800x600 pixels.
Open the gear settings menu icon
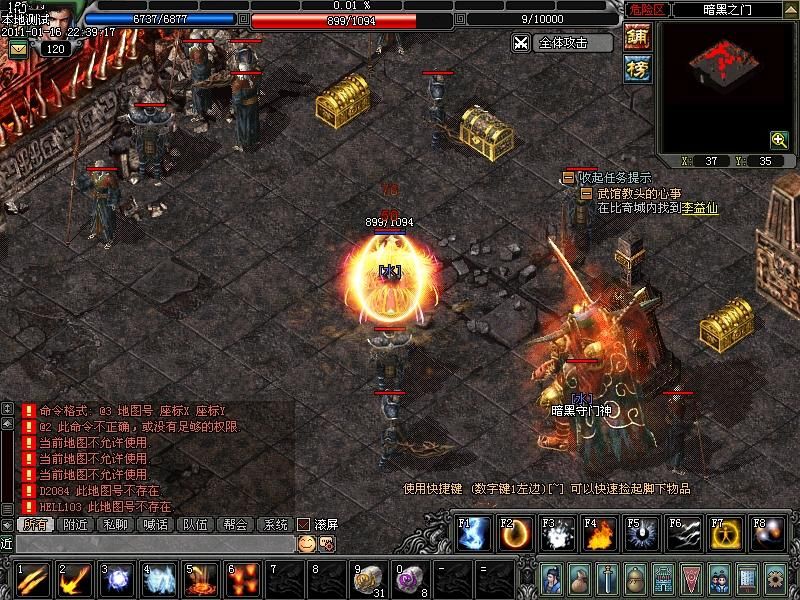774,579
